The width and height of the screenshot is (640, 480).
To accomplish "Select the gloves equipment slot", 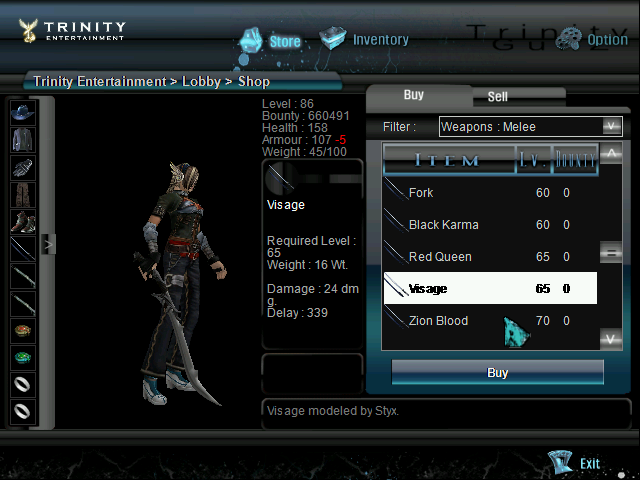I will pos(23,167).
